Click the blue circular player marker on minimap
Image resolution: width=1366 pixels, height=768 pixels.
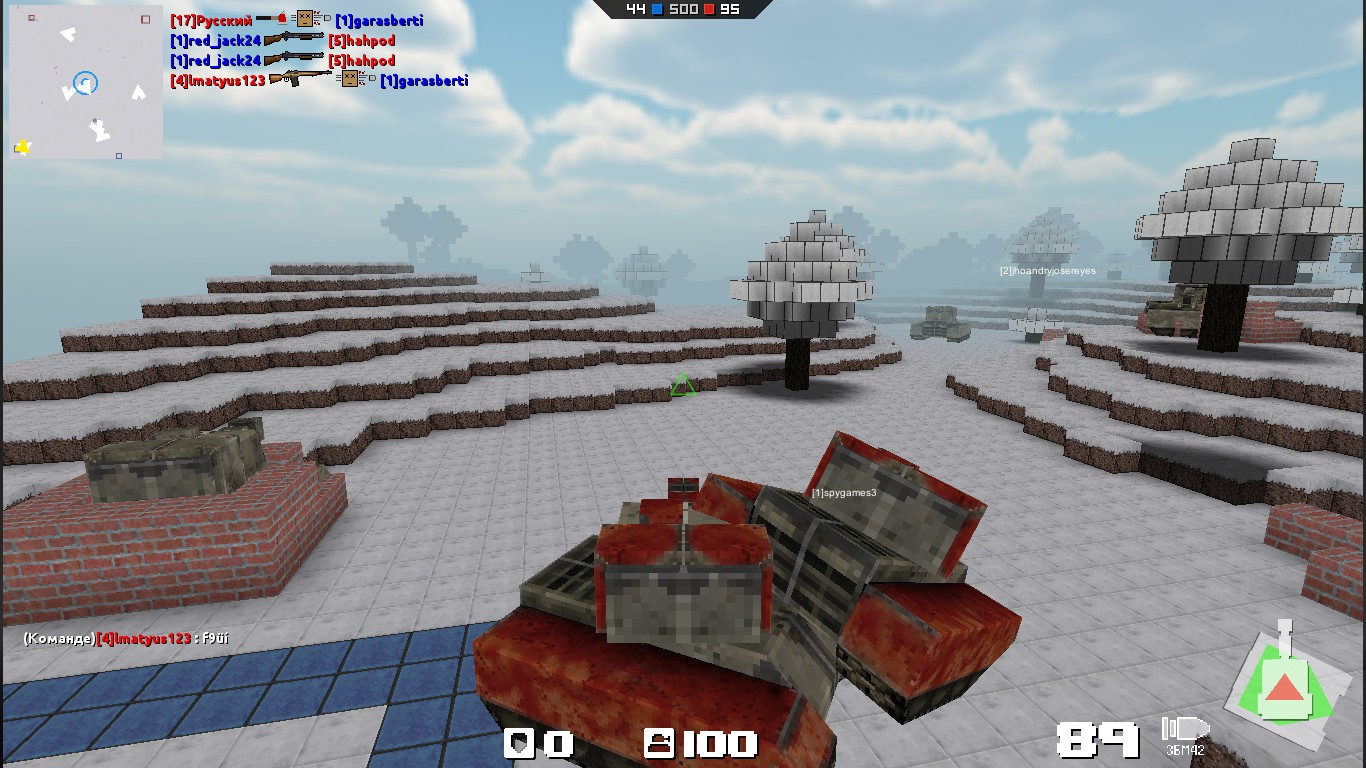coord(86,85)
